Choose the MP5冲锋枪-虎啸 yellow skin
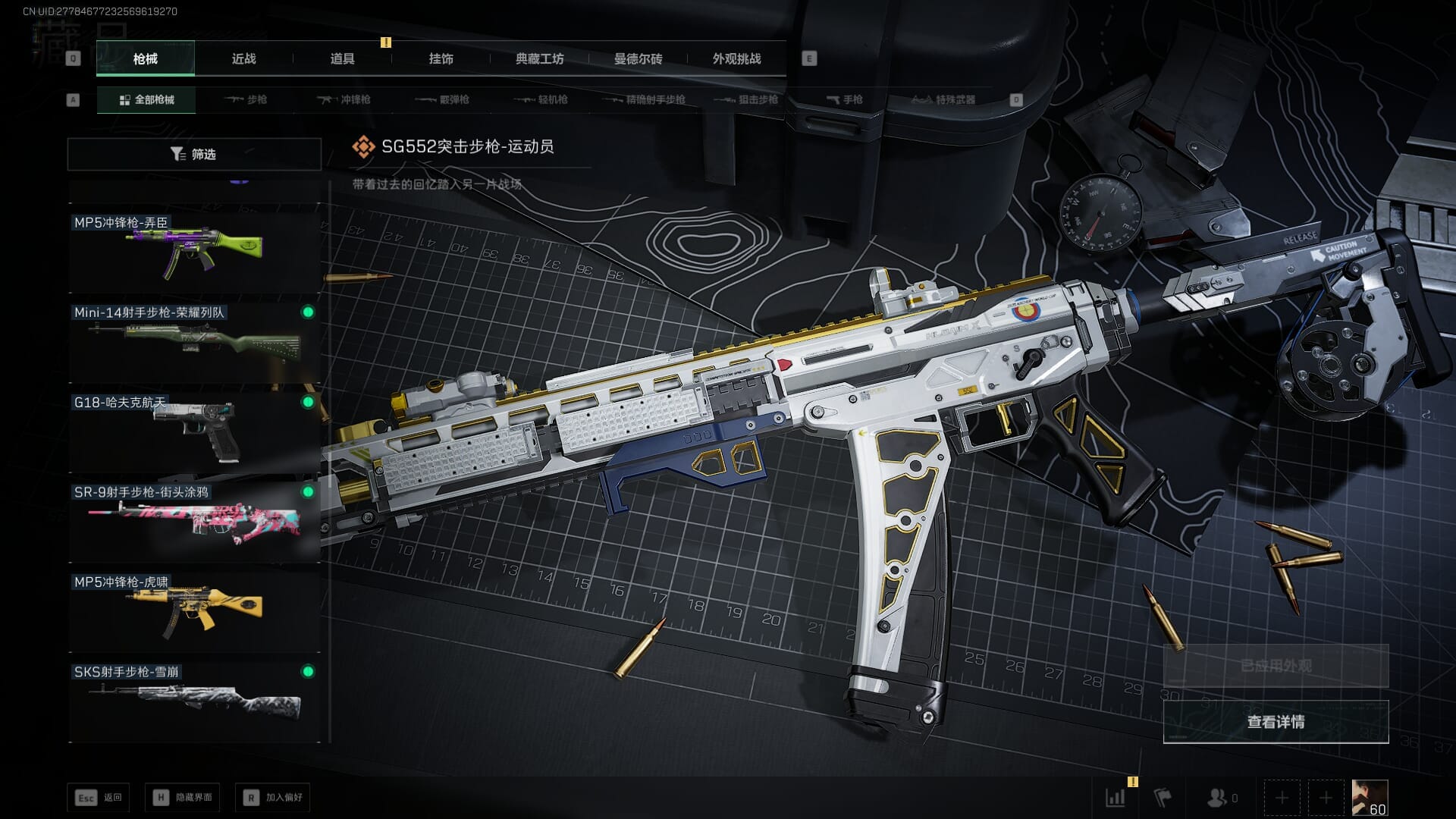 coord(194,611)
